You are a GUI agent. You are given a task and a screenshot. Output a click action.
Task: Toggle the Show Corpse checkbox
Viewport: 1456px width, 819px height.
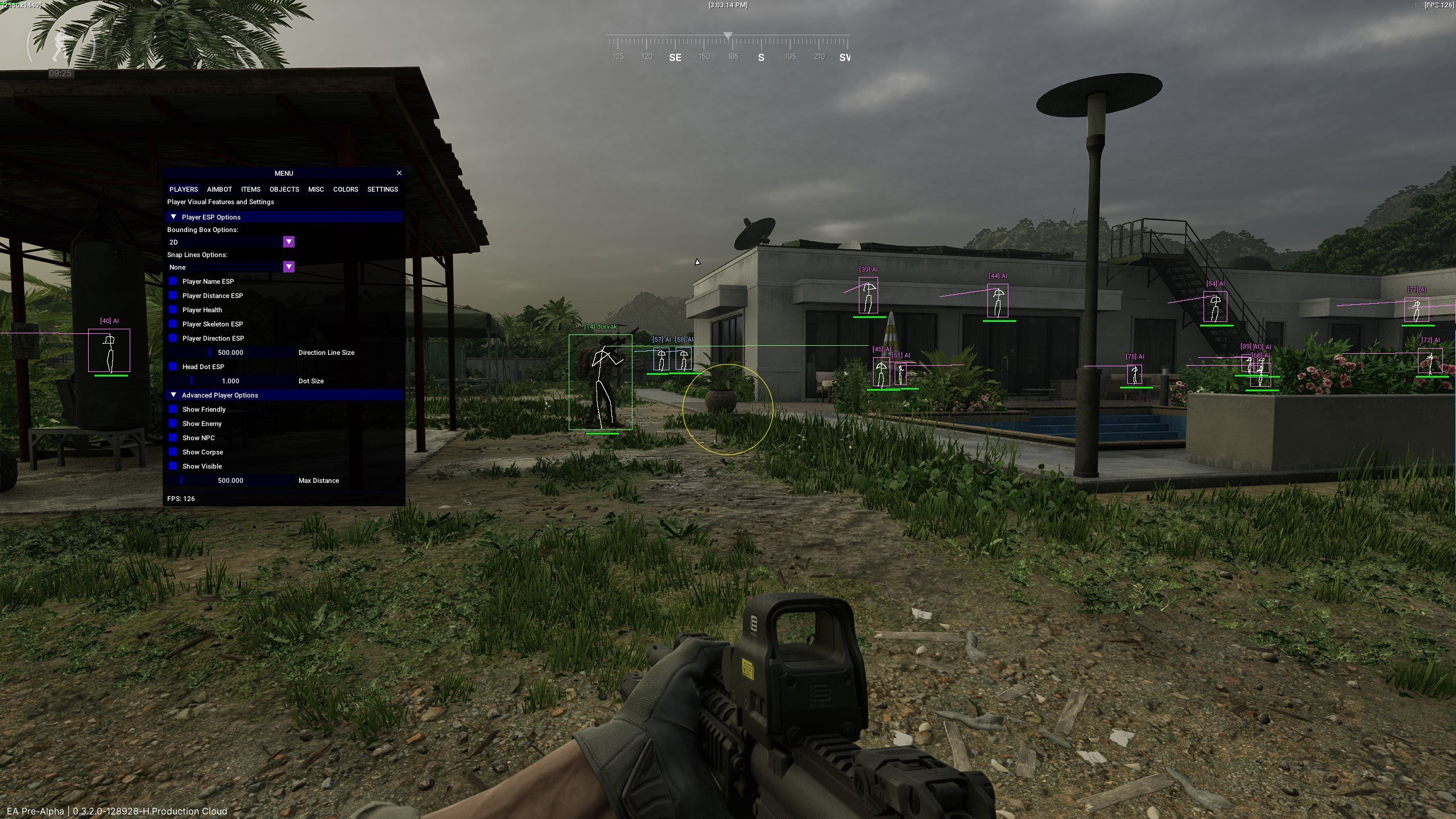[x=173, y=452]
